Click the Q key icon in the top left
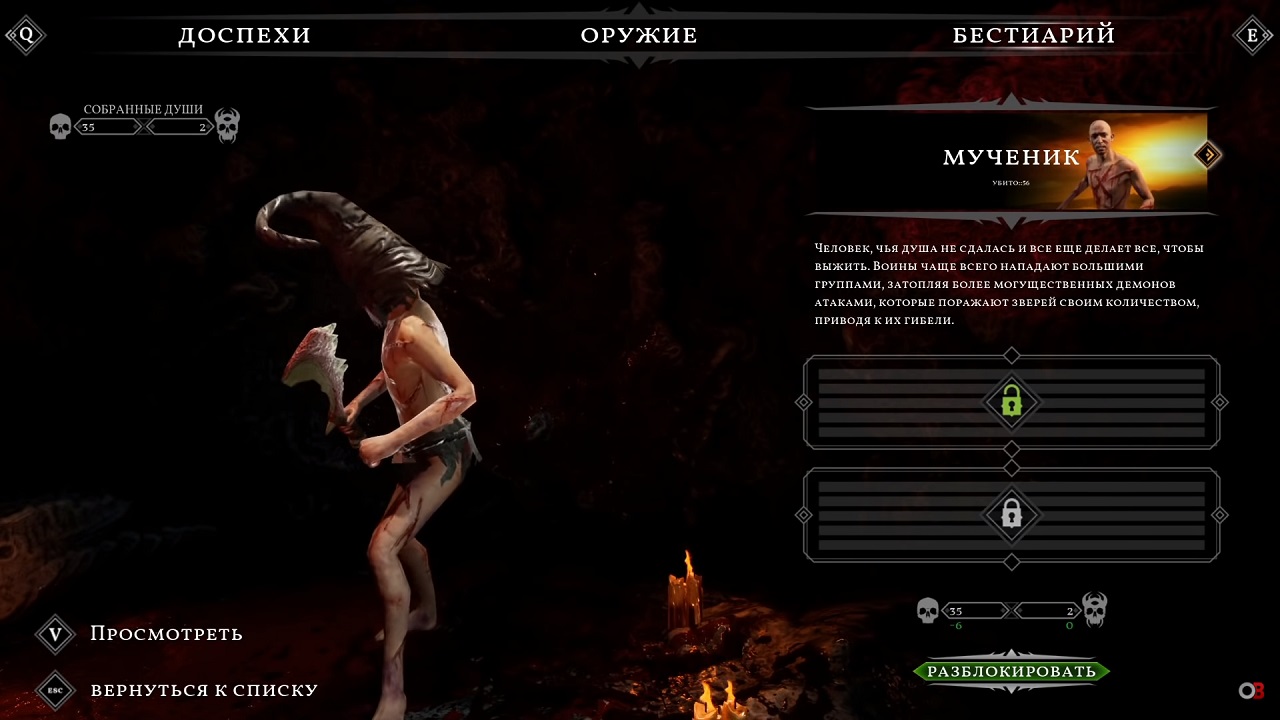This screenshot has height=720, width=1280. click(26, 34)
